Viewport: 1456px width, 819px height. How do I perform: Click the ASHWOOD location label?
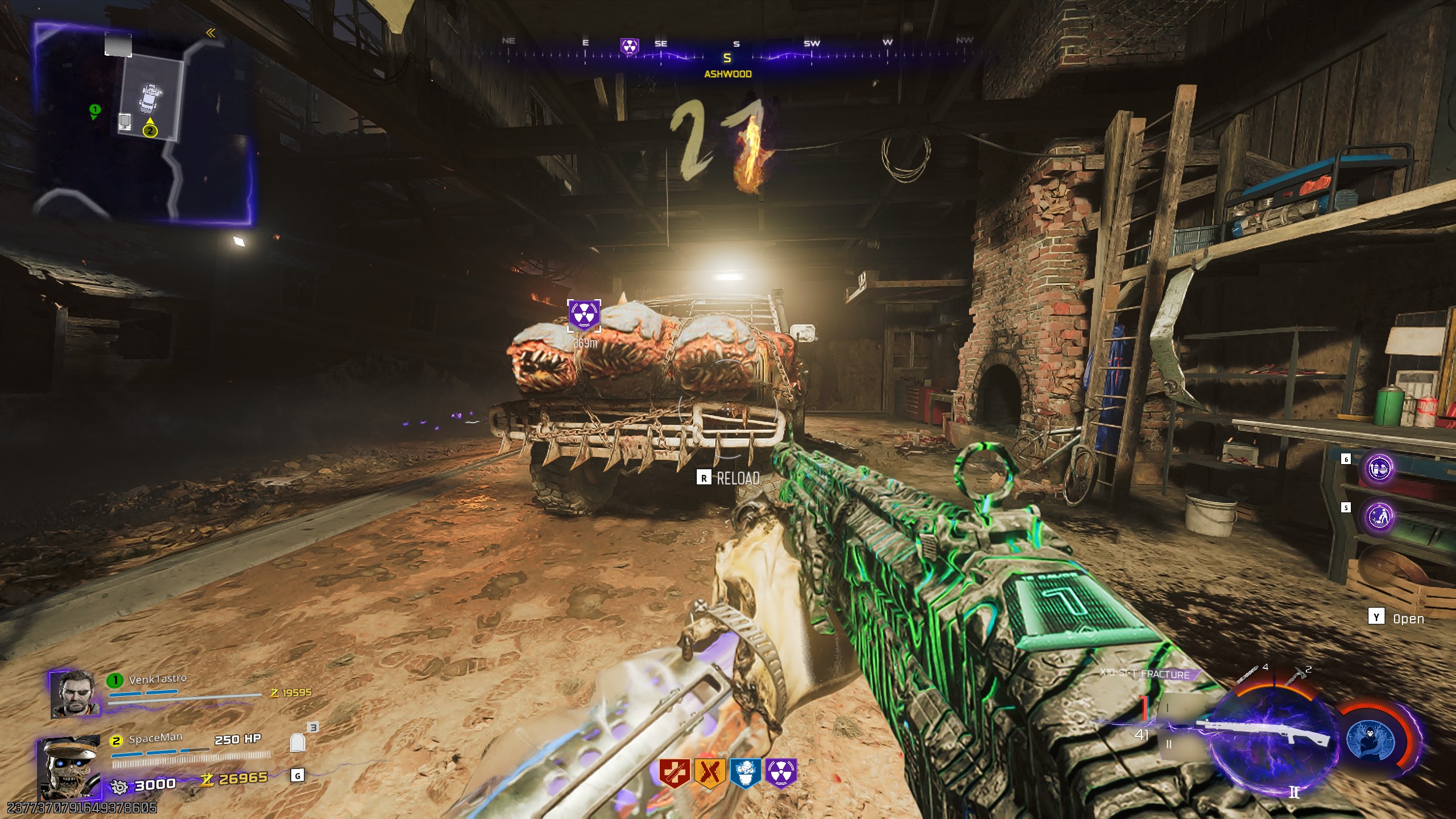click(728, 73)
